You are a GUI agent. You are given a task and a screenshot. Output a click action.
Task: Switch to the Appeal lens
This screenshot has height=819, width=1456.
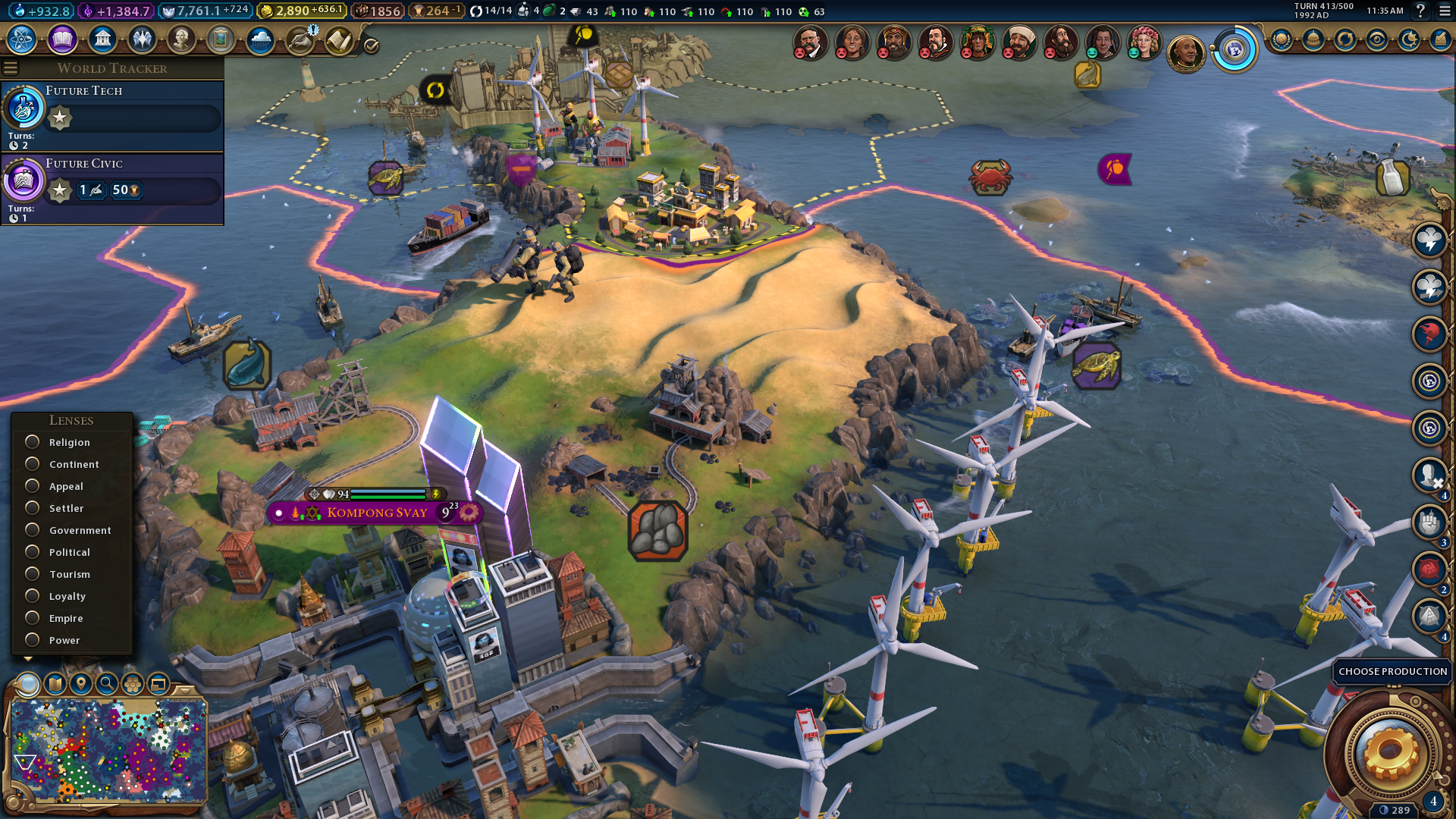[x=32, y=486]
